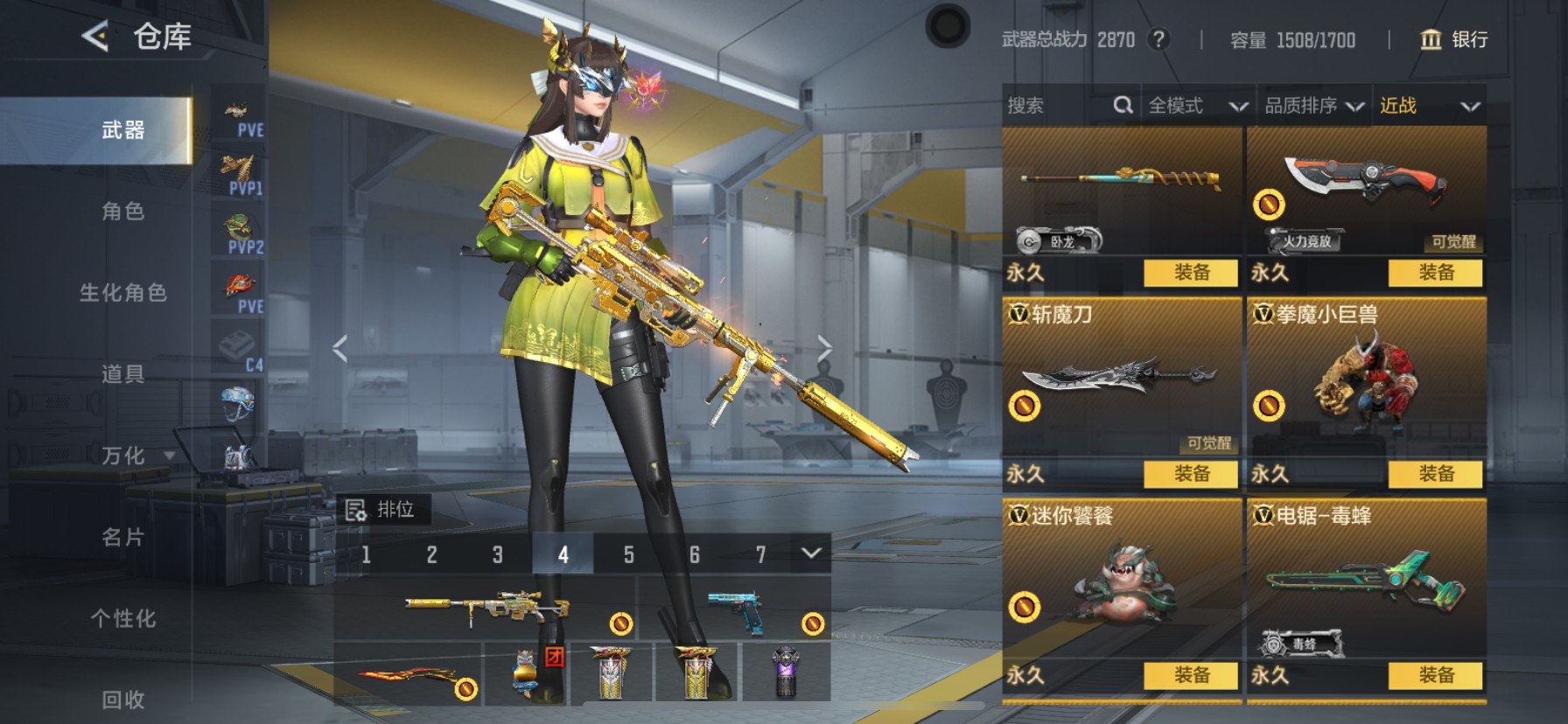Image resolution: width=1568 pixels, height=724 pixels.
Task: Open the 回收 tab
Action: click(x=122, y=699)
